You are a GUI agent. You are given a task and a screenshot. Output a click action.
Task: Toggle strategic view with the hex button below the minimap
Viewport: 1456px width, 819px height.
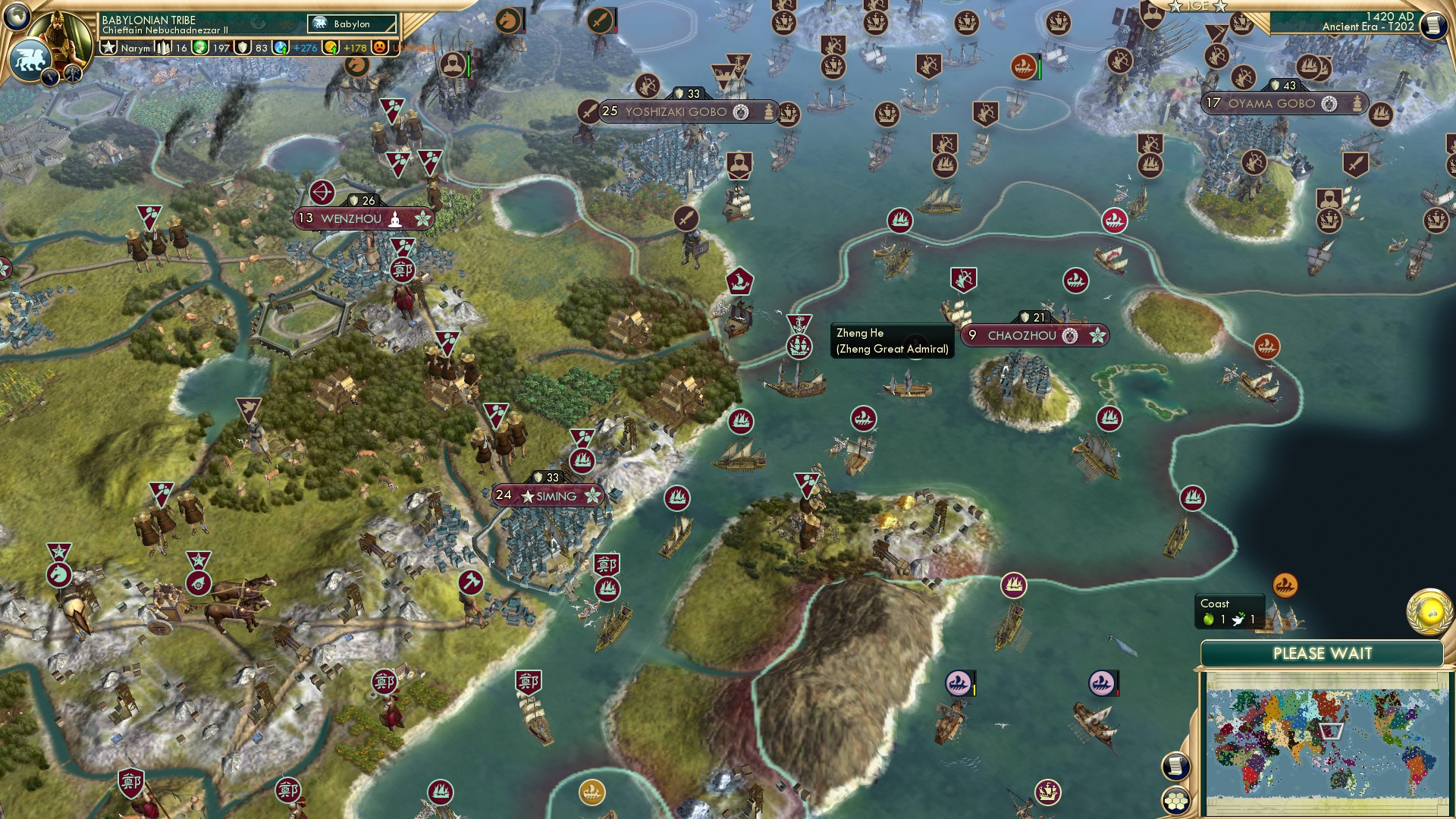click(1175, 801)
